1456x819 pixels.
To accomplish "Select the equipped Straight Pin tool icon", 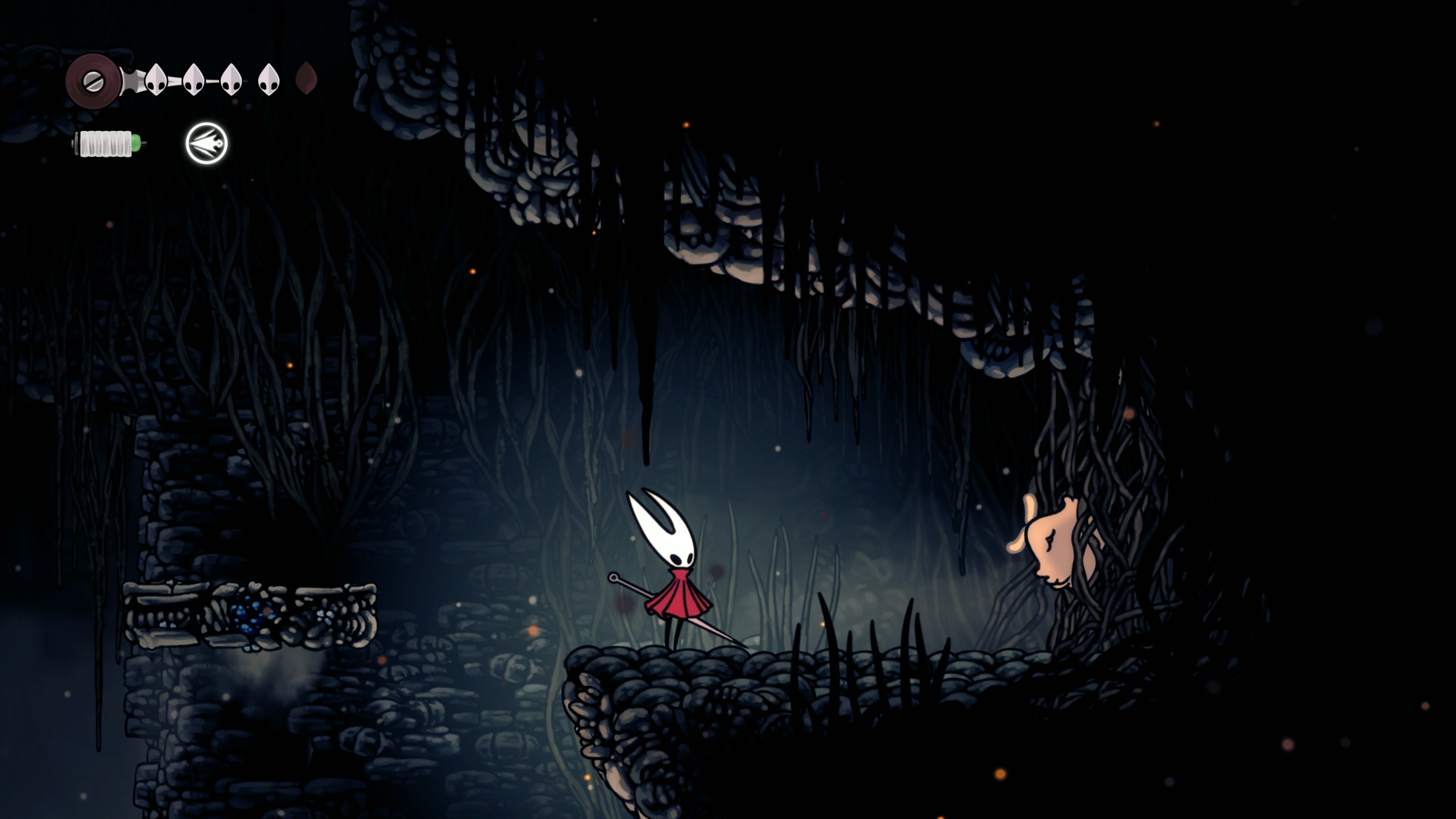I will 205,145.
